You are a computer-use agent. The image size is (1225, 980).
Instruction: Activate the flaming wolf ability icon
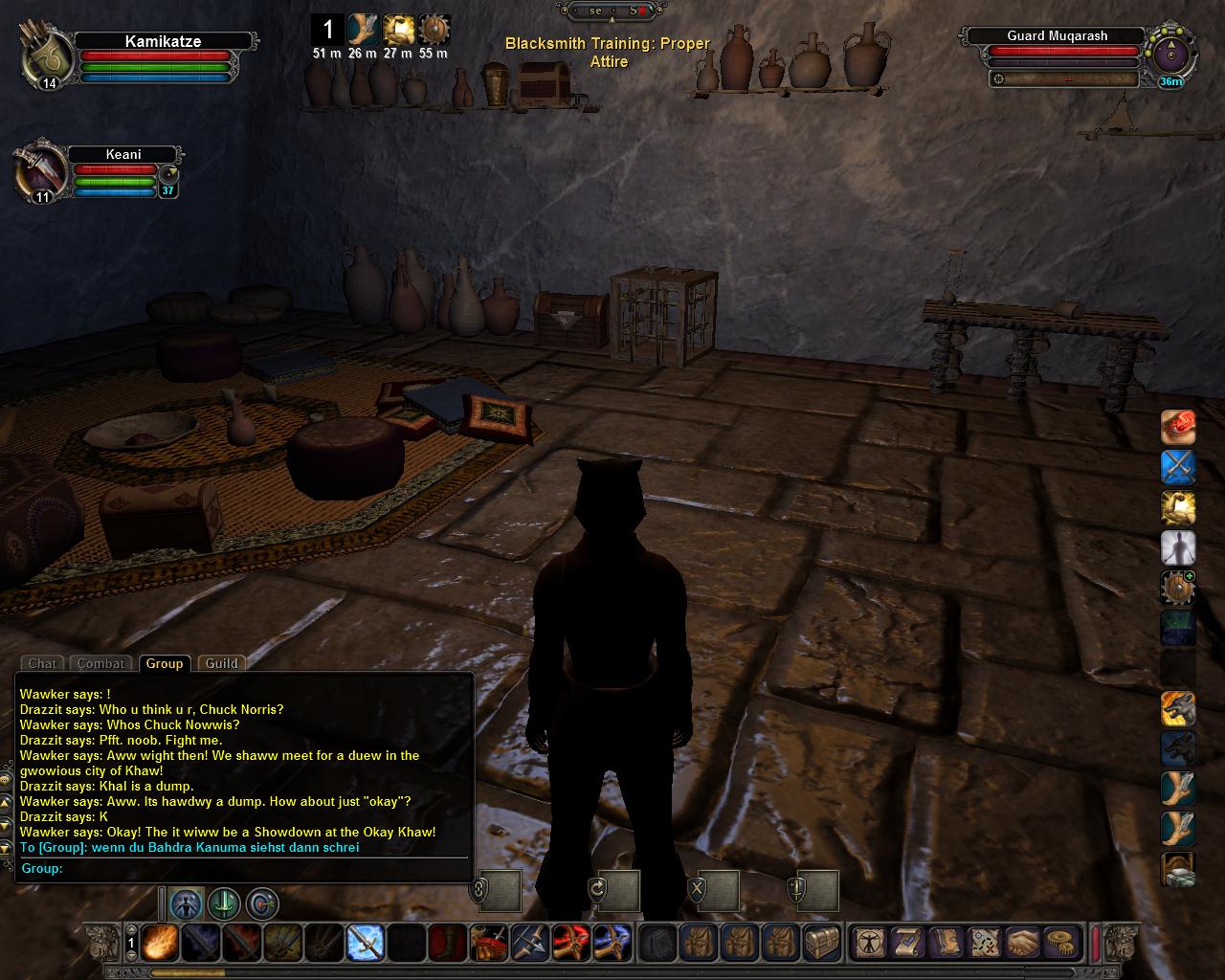click(1178, 708)
